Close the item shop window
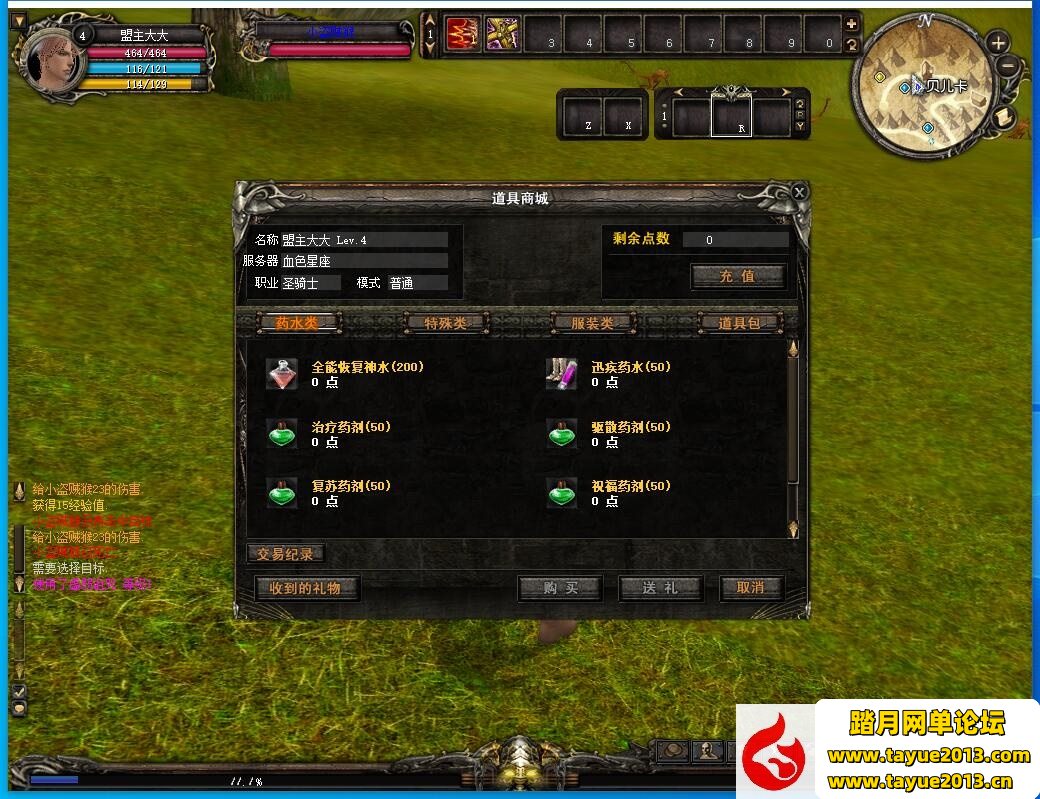The width and height of the screenshot is (1040, 799). (799, 191)
